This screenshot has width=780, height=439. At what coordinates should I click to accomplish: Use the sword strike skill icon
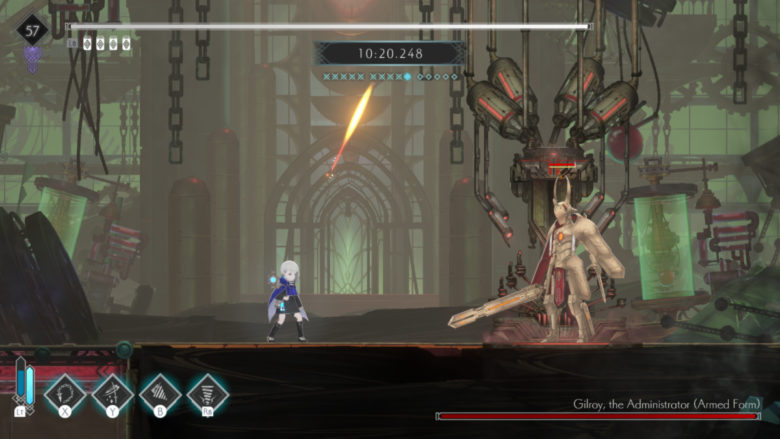[x=113, y=393]
